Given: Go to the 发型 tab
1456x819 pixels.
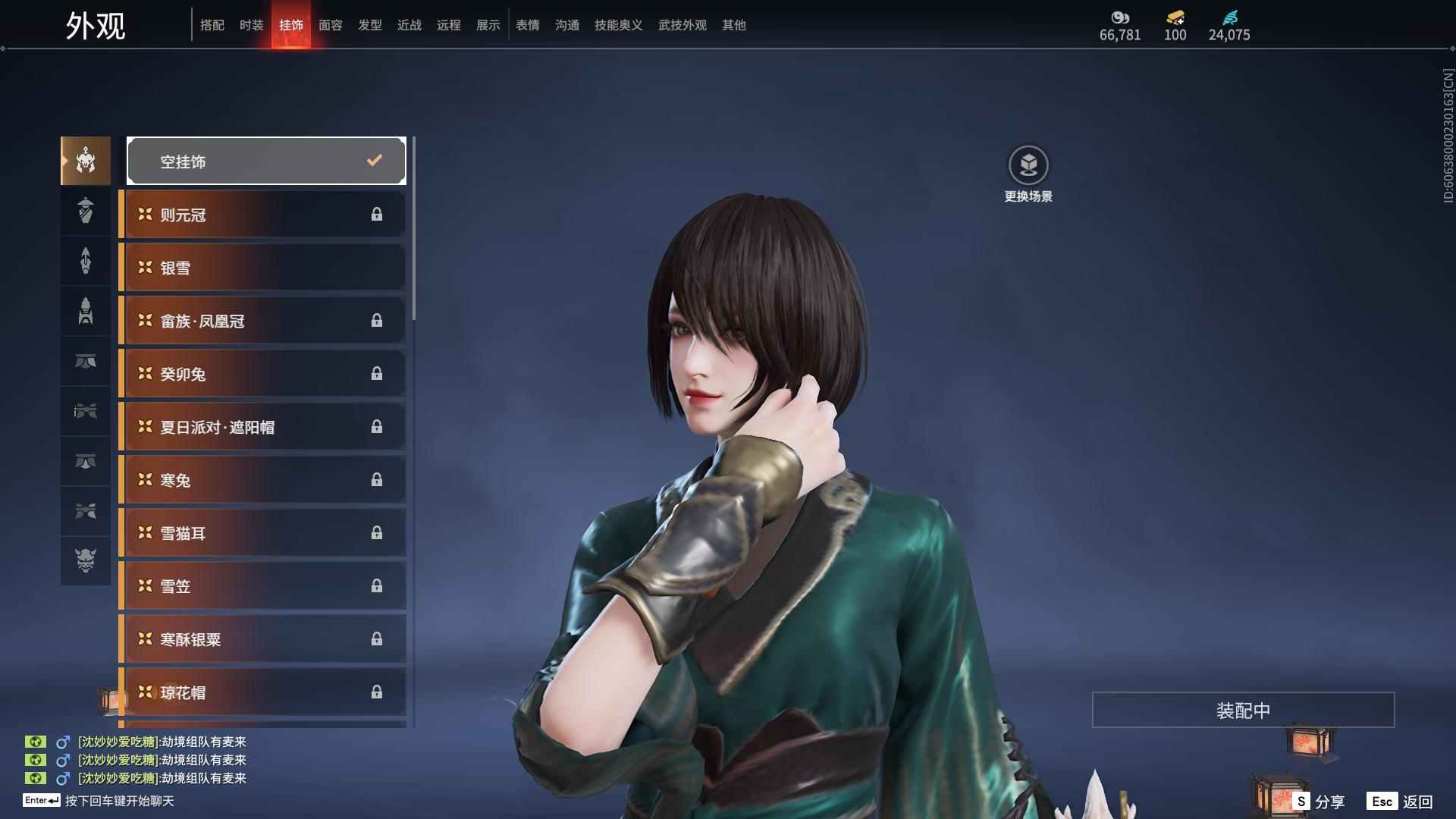Looking at the screenshot, I should click(x=369, y=25).
